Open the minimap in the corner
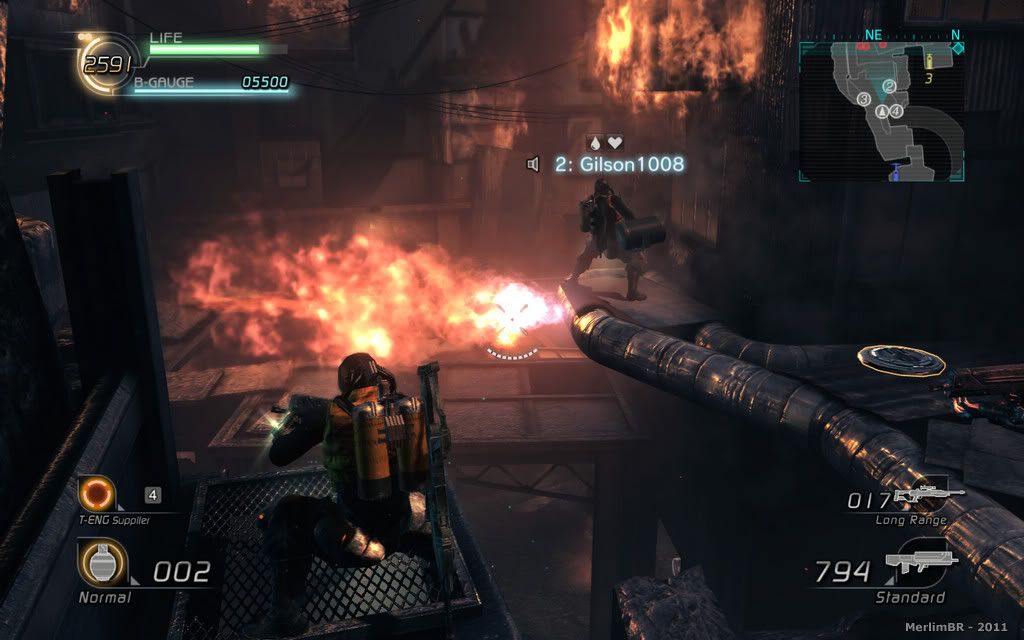Image resolution: width=1024 pixels, height=640 pixels. [881, 111]
